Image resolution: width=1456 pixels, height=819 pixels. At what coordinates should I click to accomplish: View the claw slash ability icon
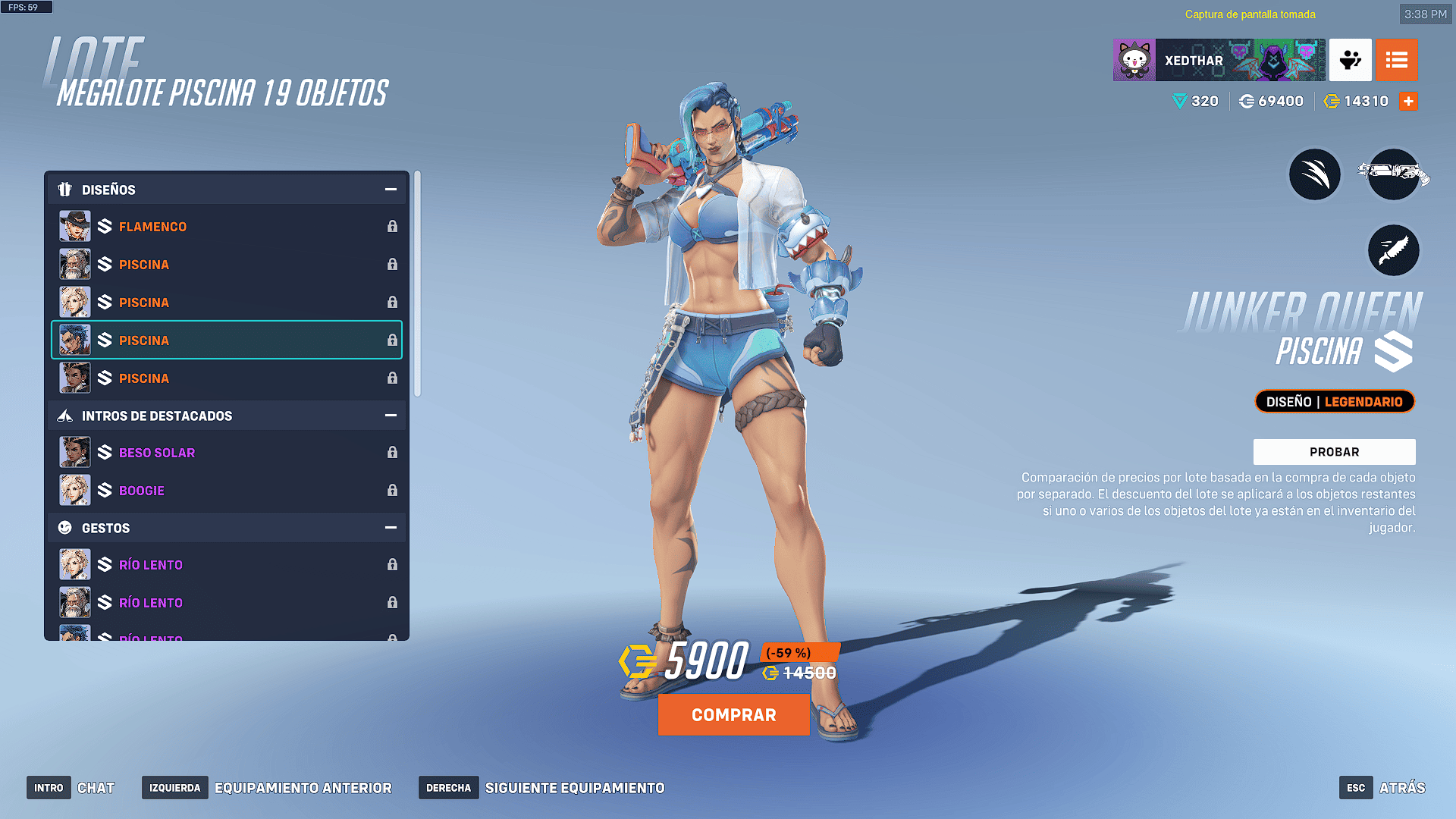(1315, 175)
